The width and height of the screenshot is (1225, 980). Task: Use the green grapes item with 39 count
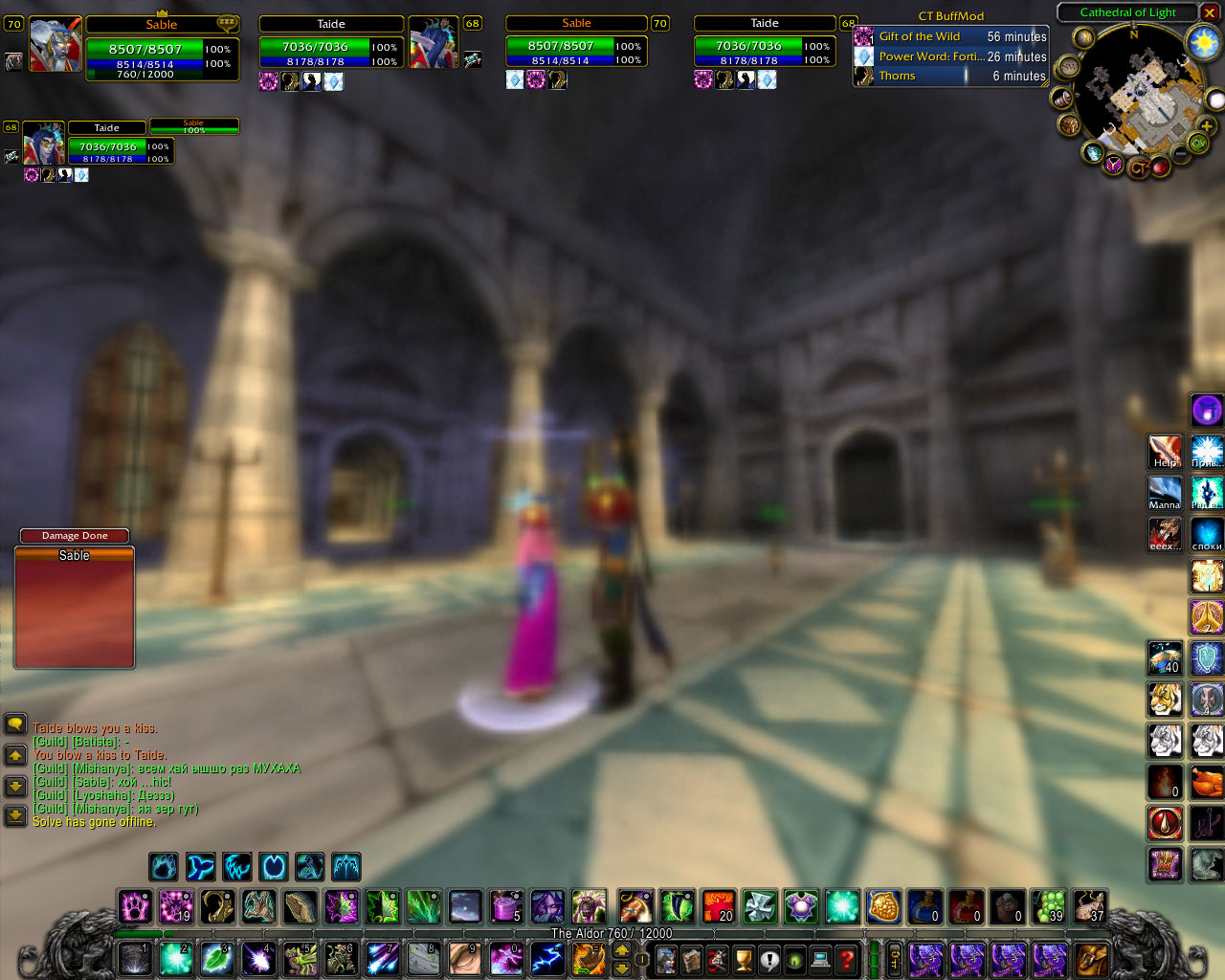(x=1049, y=906)
